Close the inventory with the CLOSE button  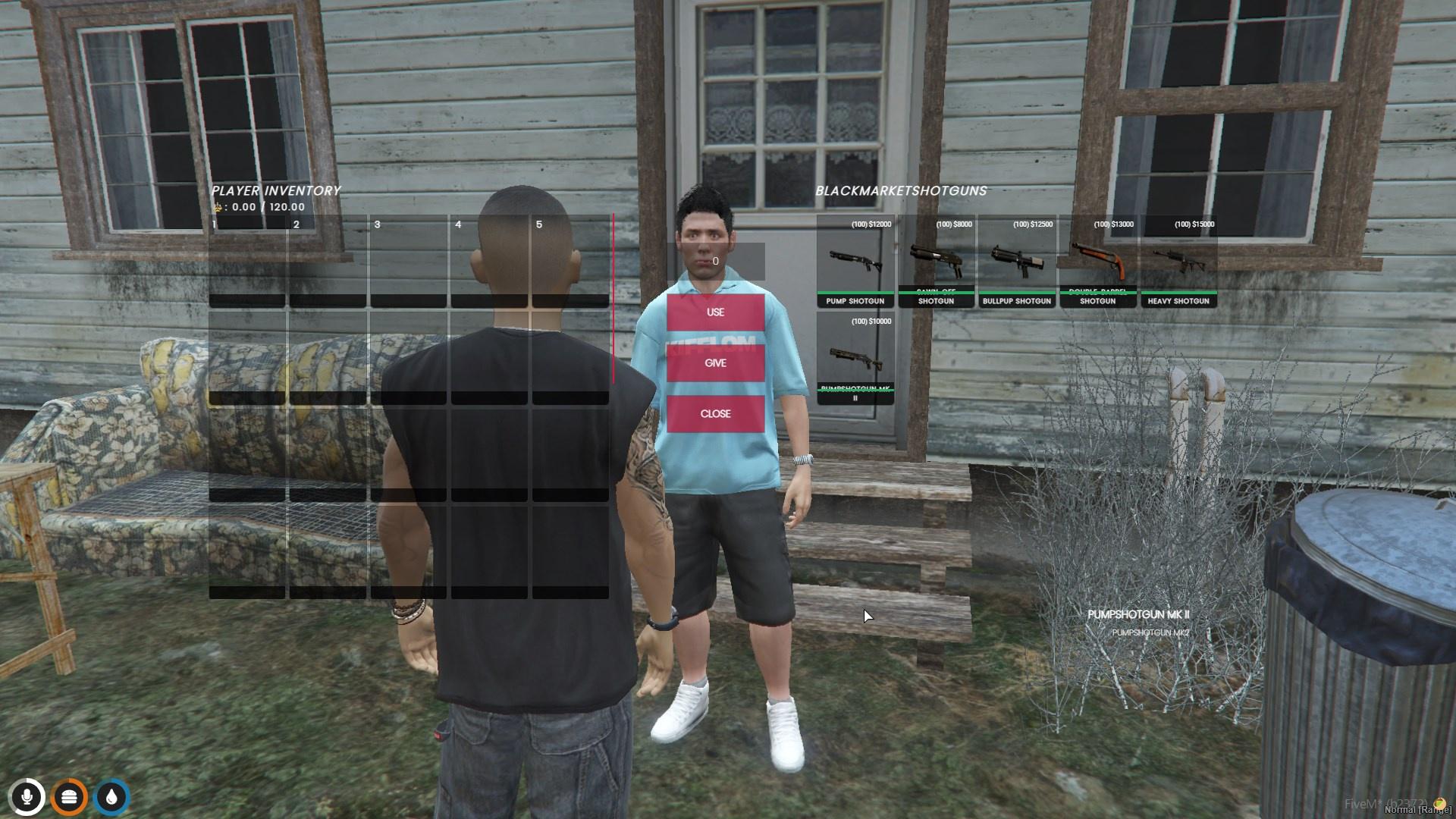coord(715,414)
